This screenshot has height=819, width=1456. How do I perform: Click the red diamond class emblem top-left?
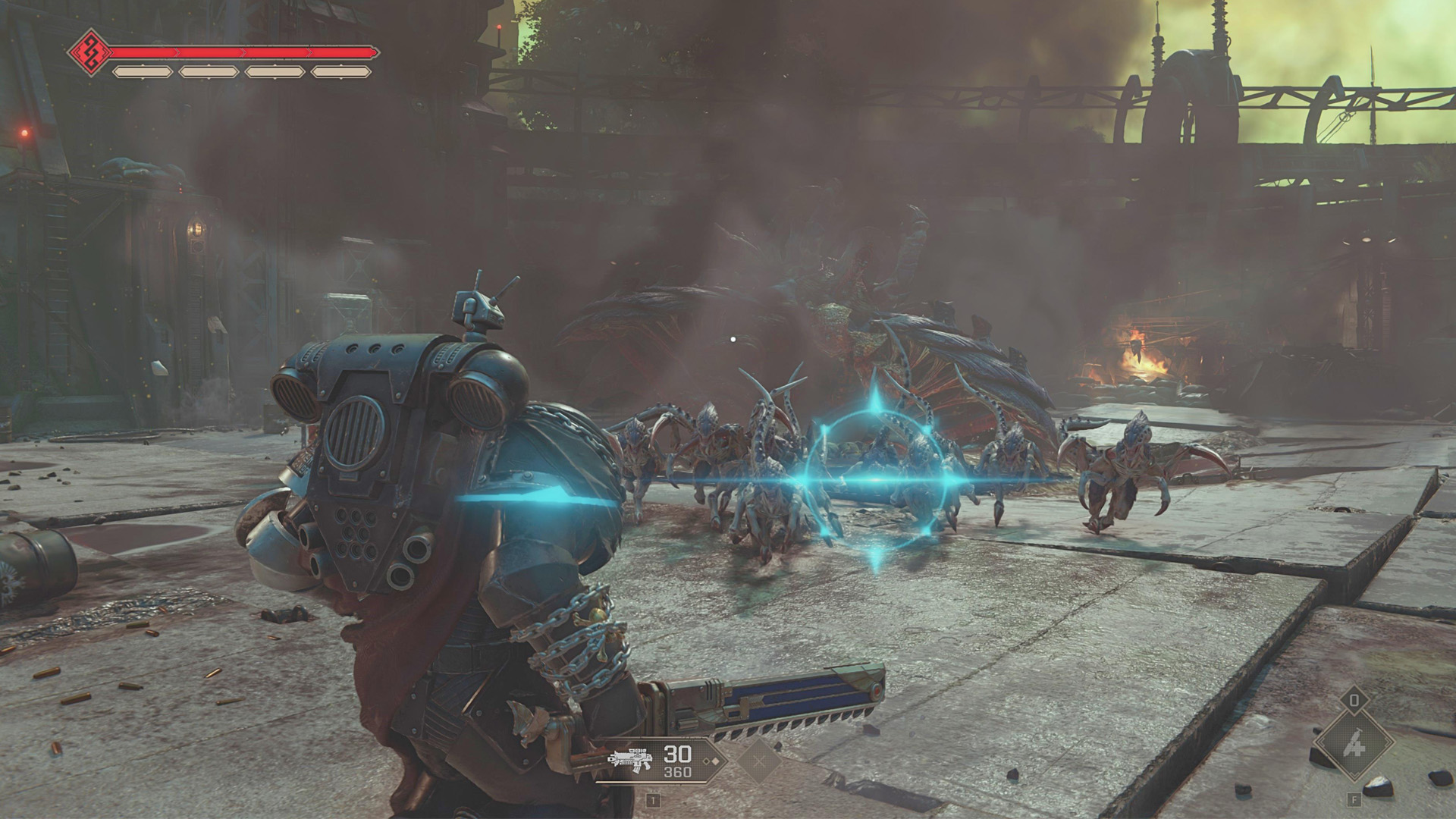coord(91,52)
